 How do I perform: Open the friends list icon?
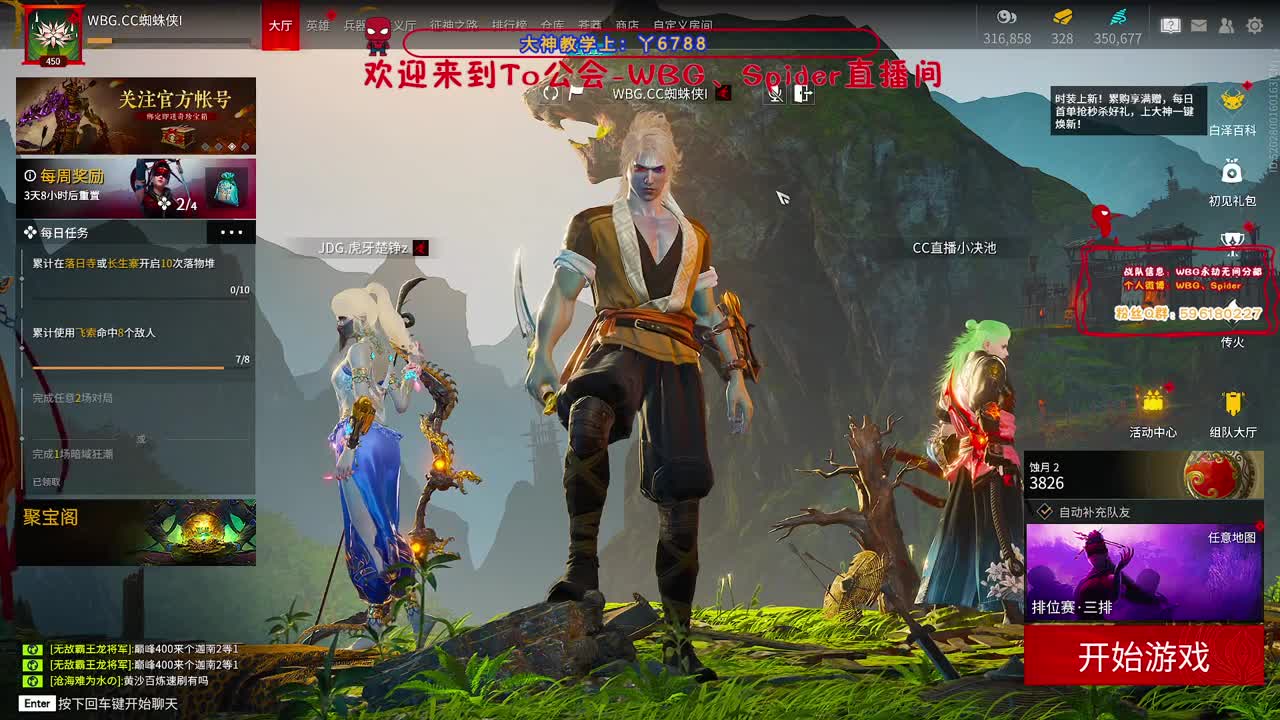pos(1227,25)
